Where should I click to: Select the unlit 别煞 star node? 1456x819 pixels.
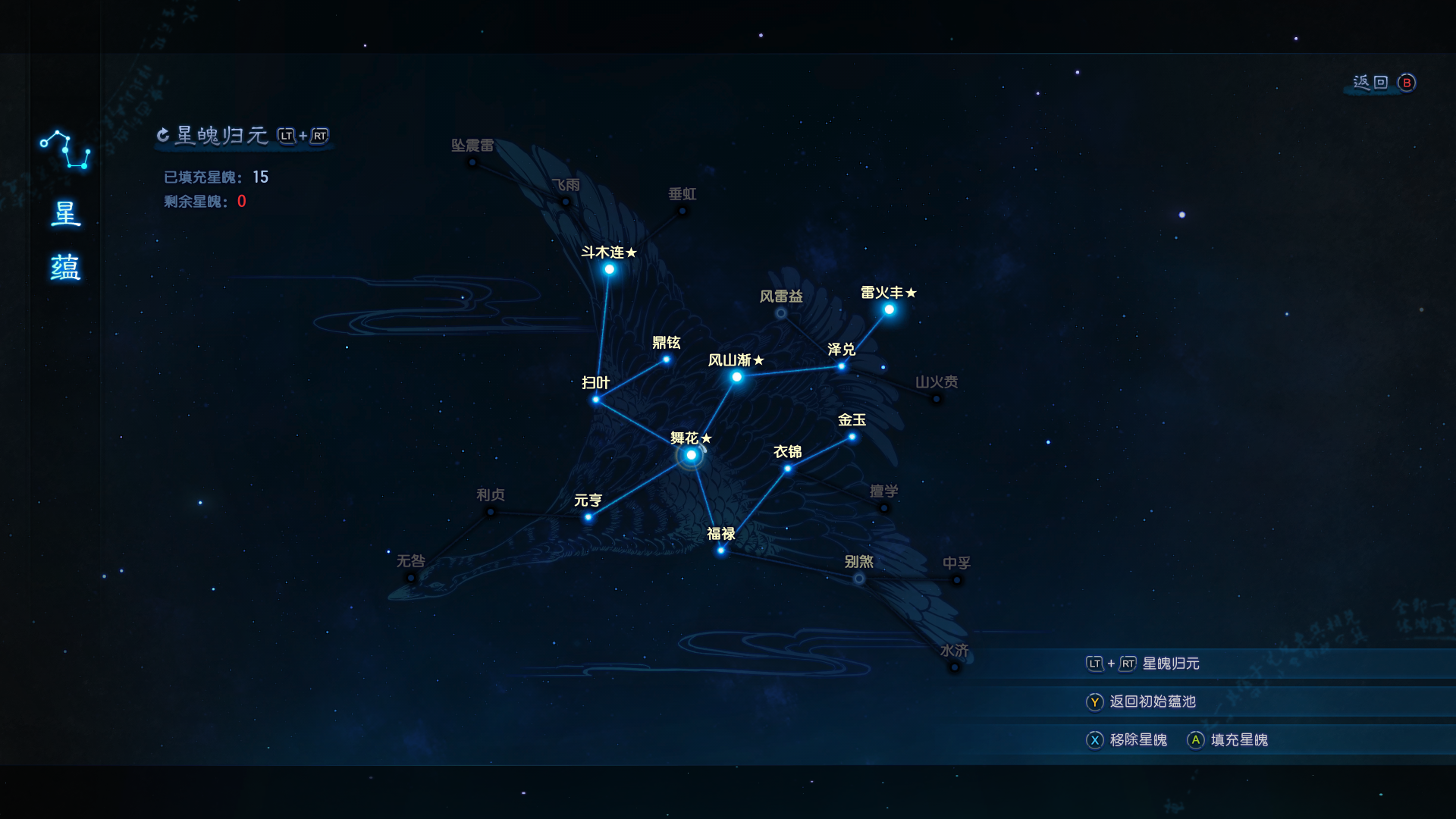858,579
